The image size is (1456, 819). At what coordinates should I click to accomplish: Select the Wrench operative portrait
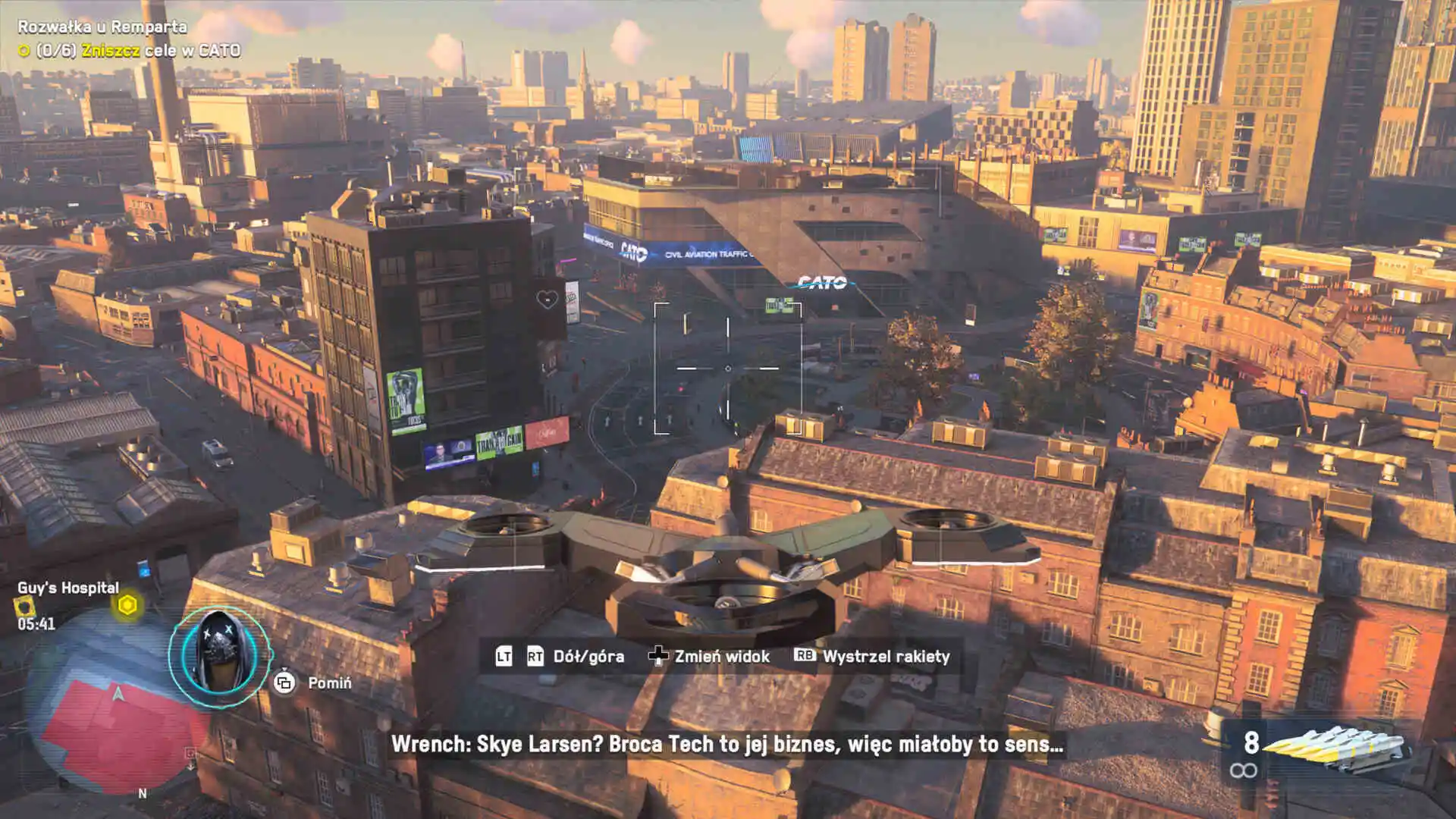click(219, 657)
